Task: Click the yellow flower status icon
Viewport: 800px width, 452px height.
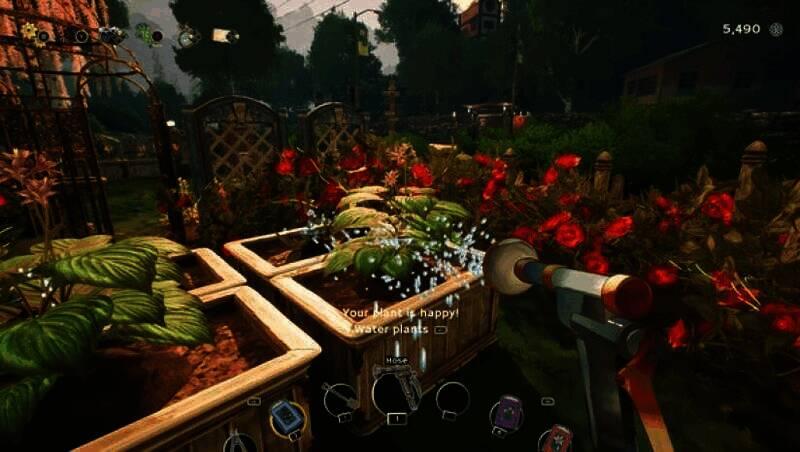Action: (x=29, y=32)
